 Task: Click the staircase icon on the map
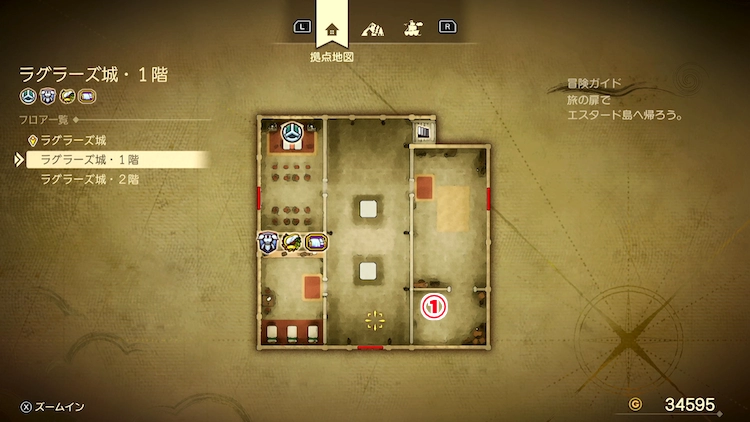point(423,131)
